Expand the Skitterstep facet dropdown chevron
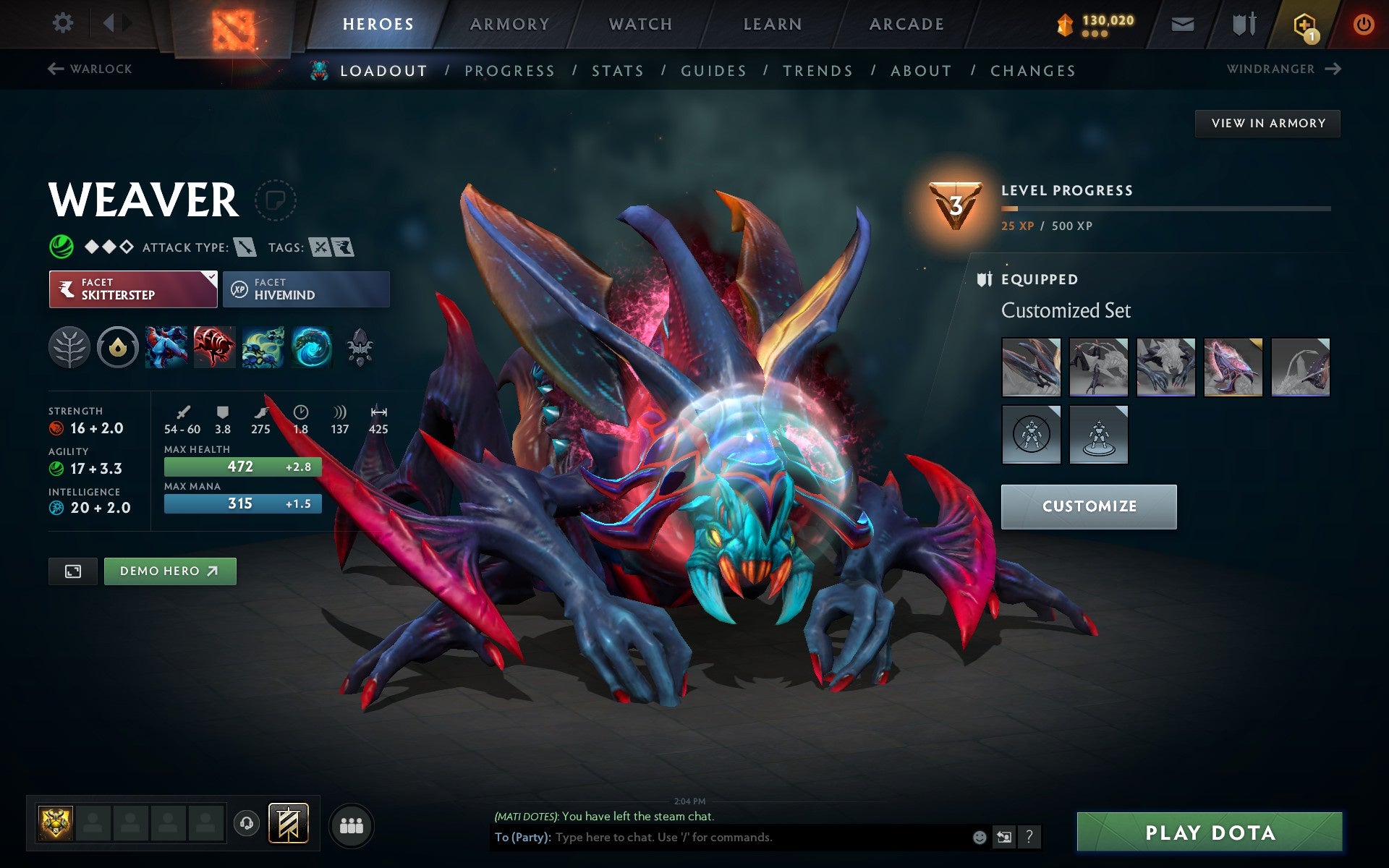The width and height of the screenshot is (1389, 868). click(x=211, y=277)
